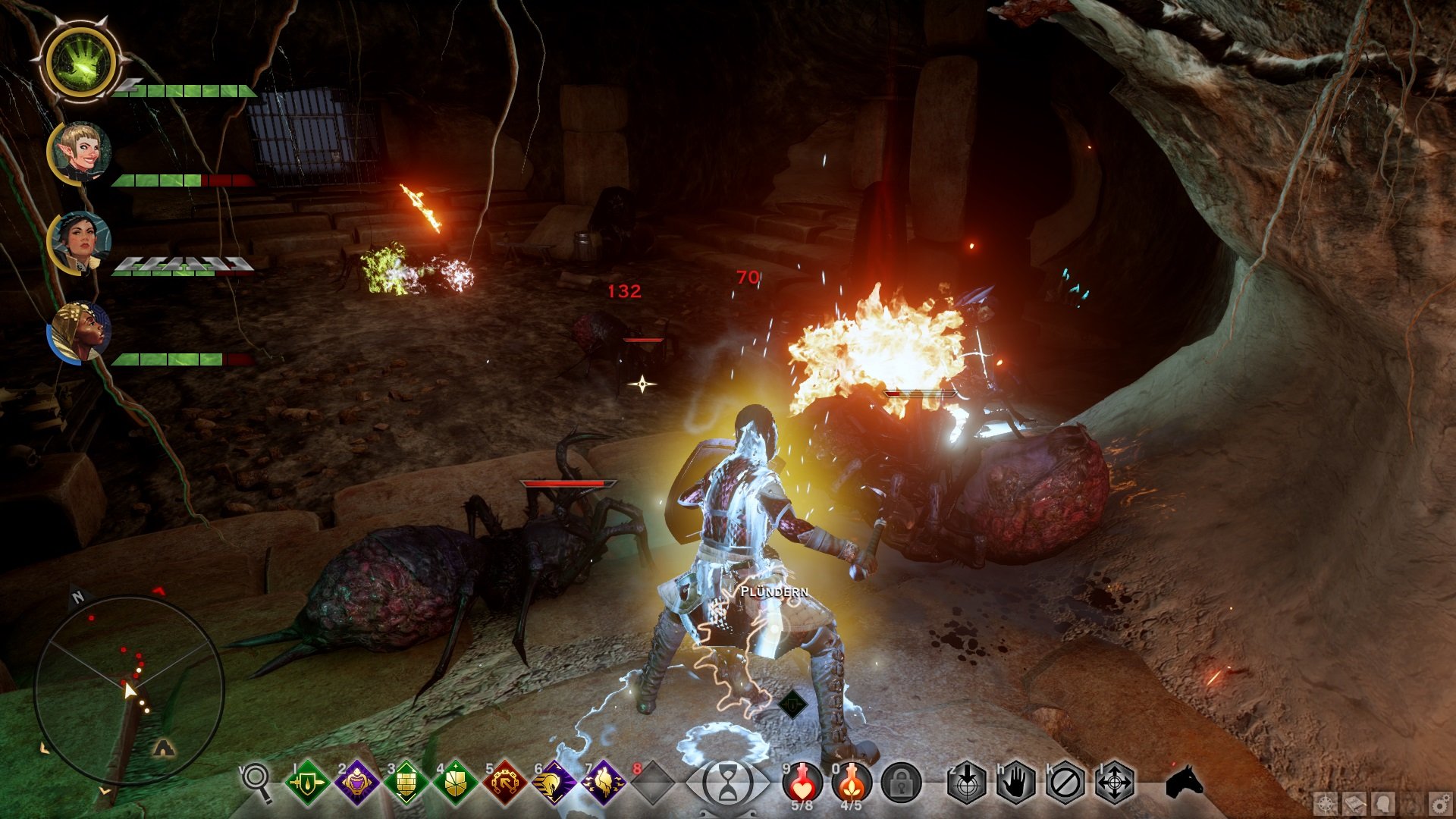
Task: Open the settings gear in the corner
Action: point(1439,804)
